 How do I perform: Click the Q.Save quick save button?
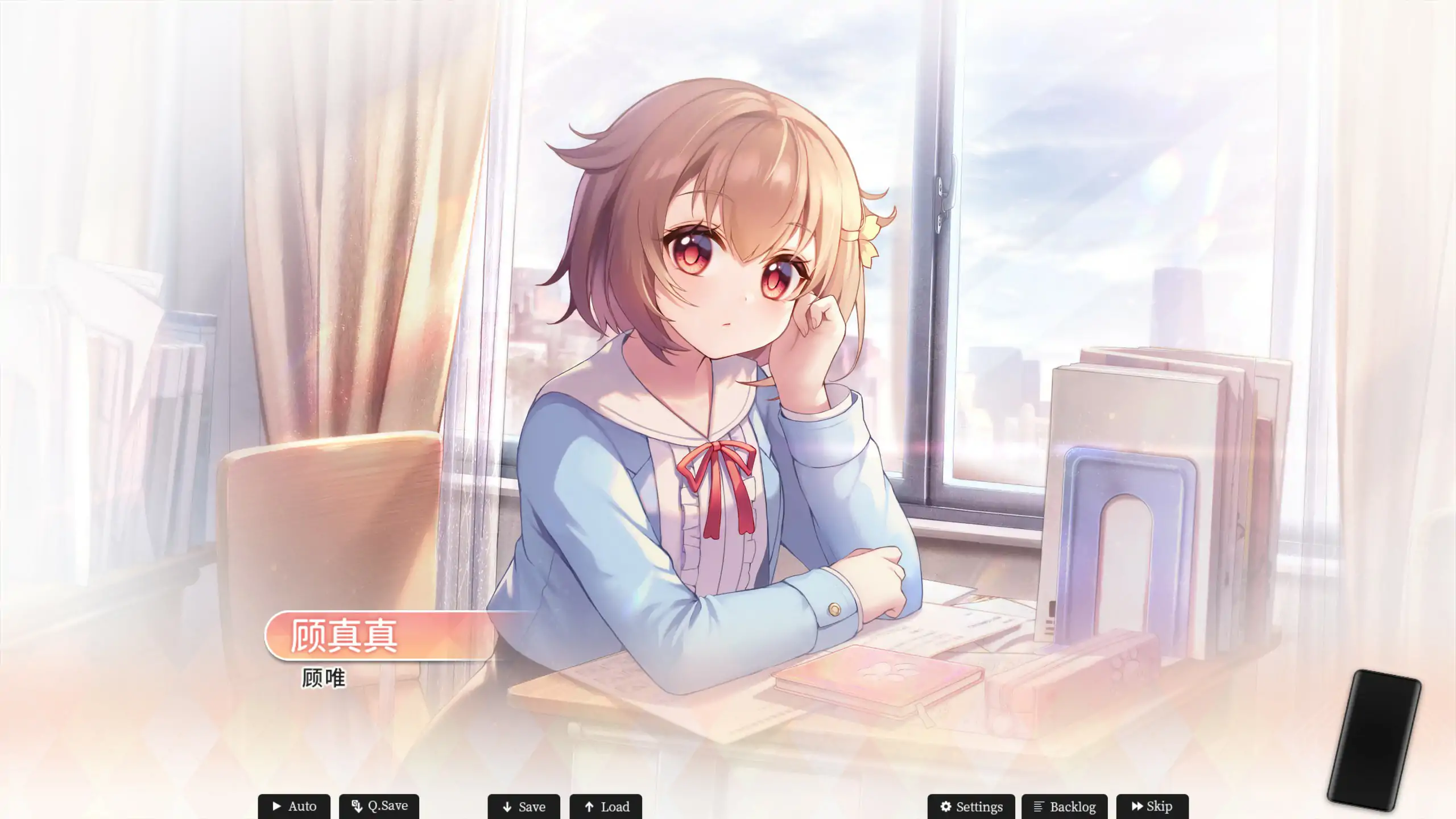pos(379,806)
